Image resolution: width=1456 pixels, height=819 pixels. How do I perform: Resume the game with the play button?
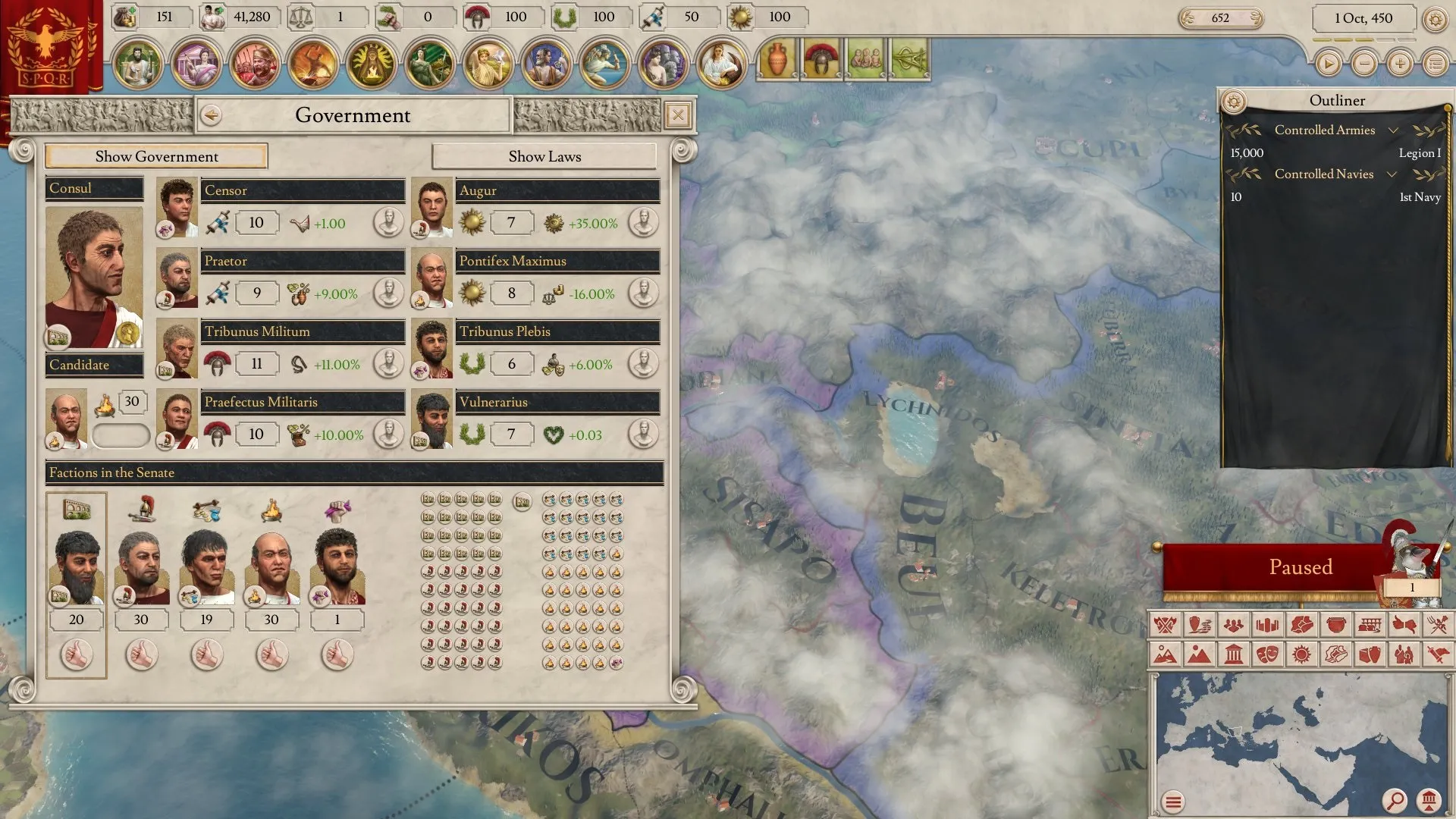[1328, 64]
